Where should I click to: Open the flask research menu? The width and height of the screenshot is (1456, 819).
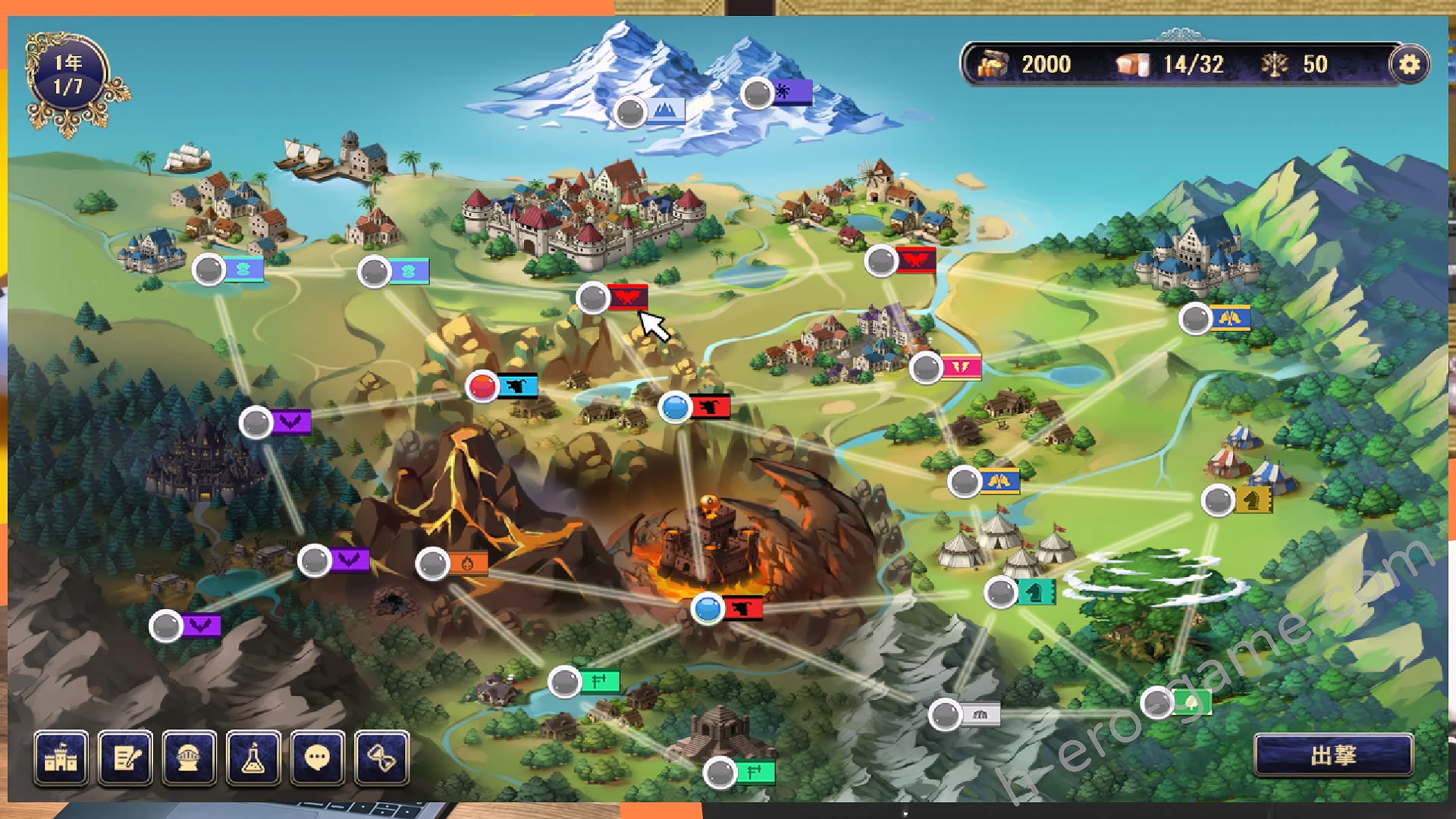point(253,757)
